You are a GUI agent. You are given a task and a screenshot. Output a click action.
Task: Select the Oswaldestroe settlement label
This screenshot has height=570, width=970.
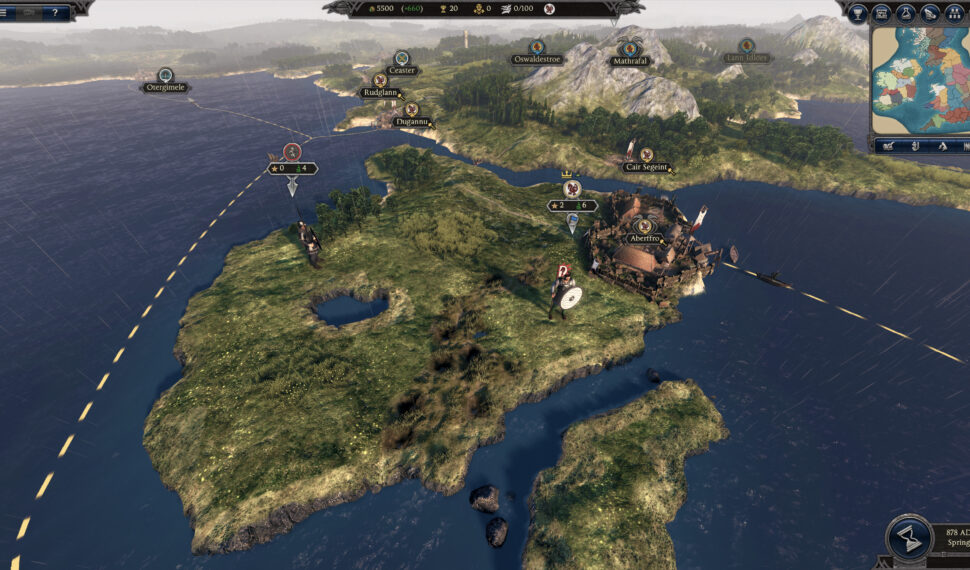point(536,59)
